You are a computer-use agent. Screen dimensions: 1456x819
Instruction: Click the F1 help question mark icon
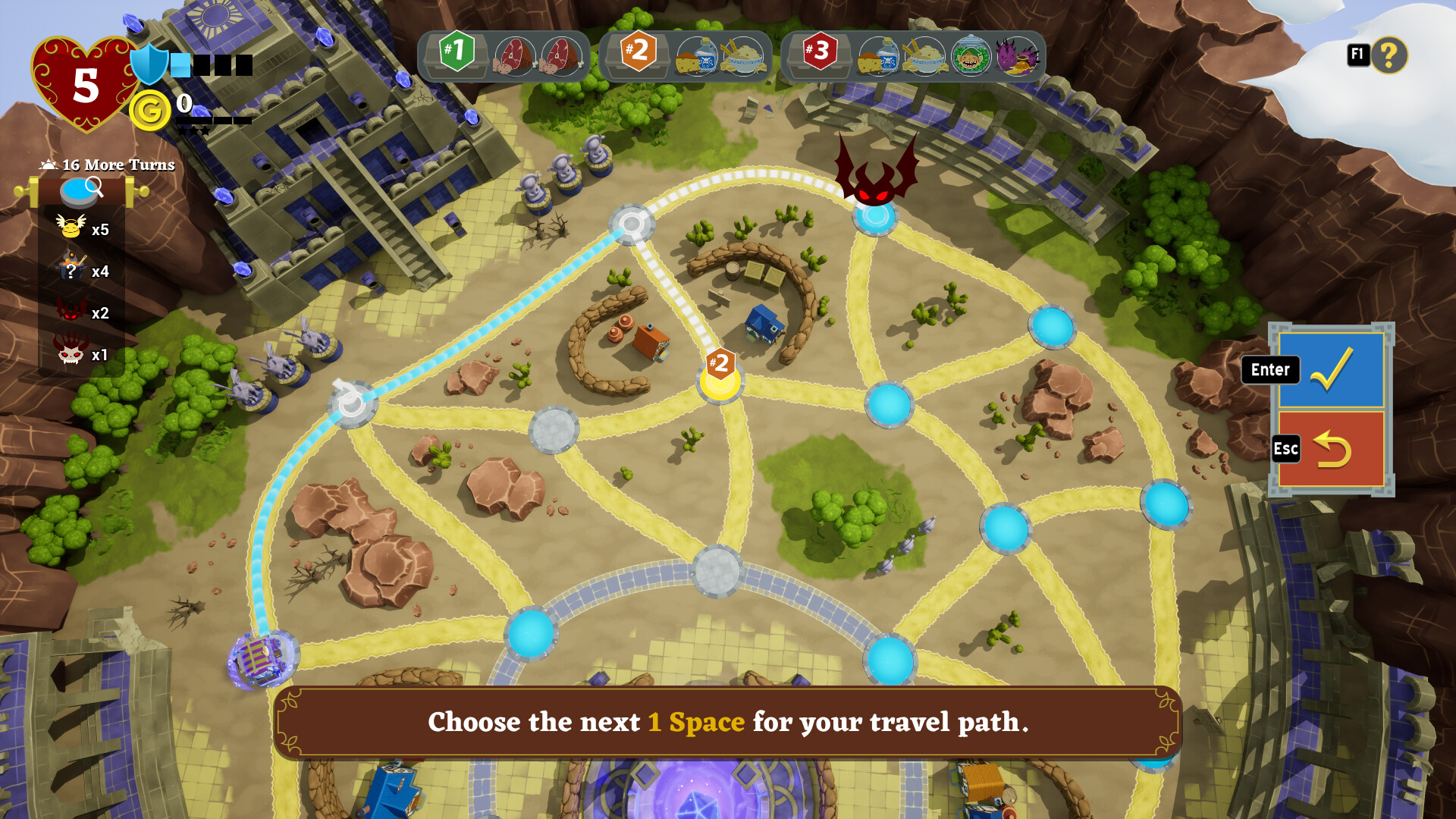click(1390, 55)
